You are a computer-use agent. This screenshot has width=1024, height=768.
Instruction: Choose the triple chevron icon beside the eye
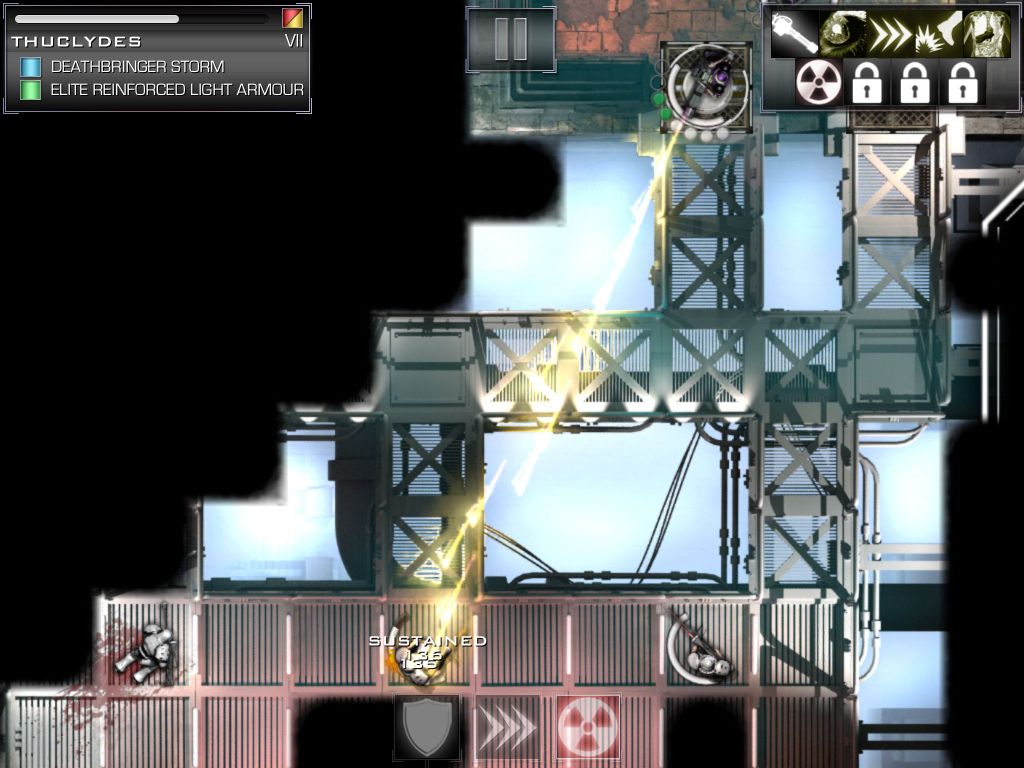[891, 34]
